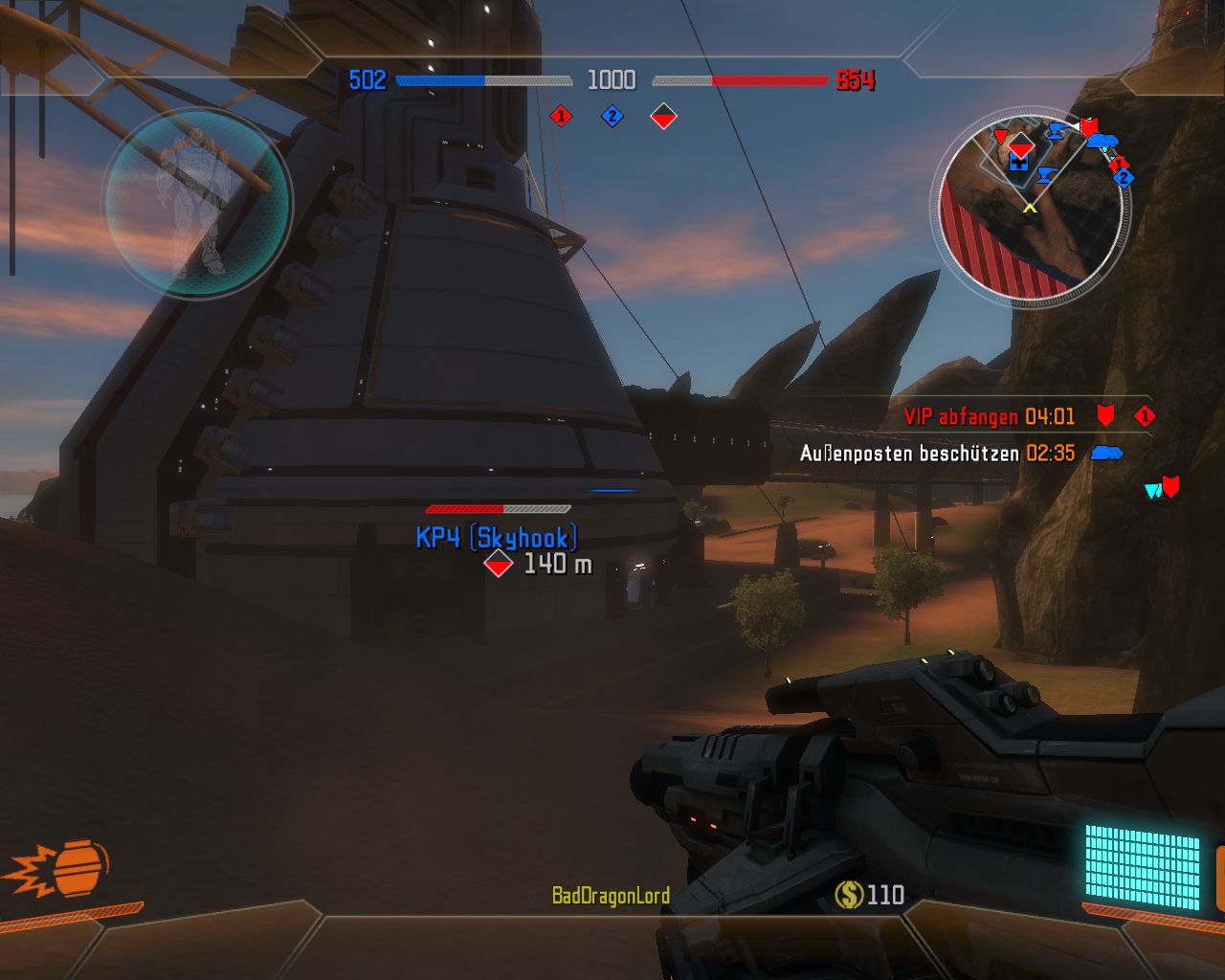Click the unnumbered red control point diamond
Viewport: 1225px width, 980px height.
tap(663, 117)
